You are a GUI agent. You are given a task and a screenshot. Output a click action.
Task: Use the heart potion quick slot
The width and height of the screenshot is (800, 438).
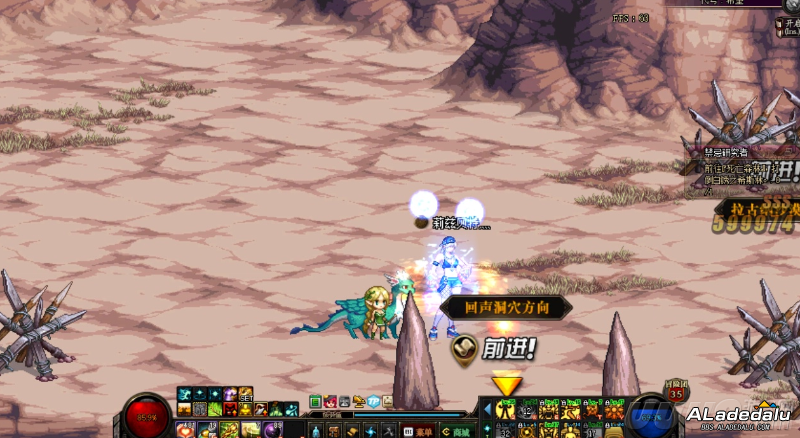click(185, 430)
